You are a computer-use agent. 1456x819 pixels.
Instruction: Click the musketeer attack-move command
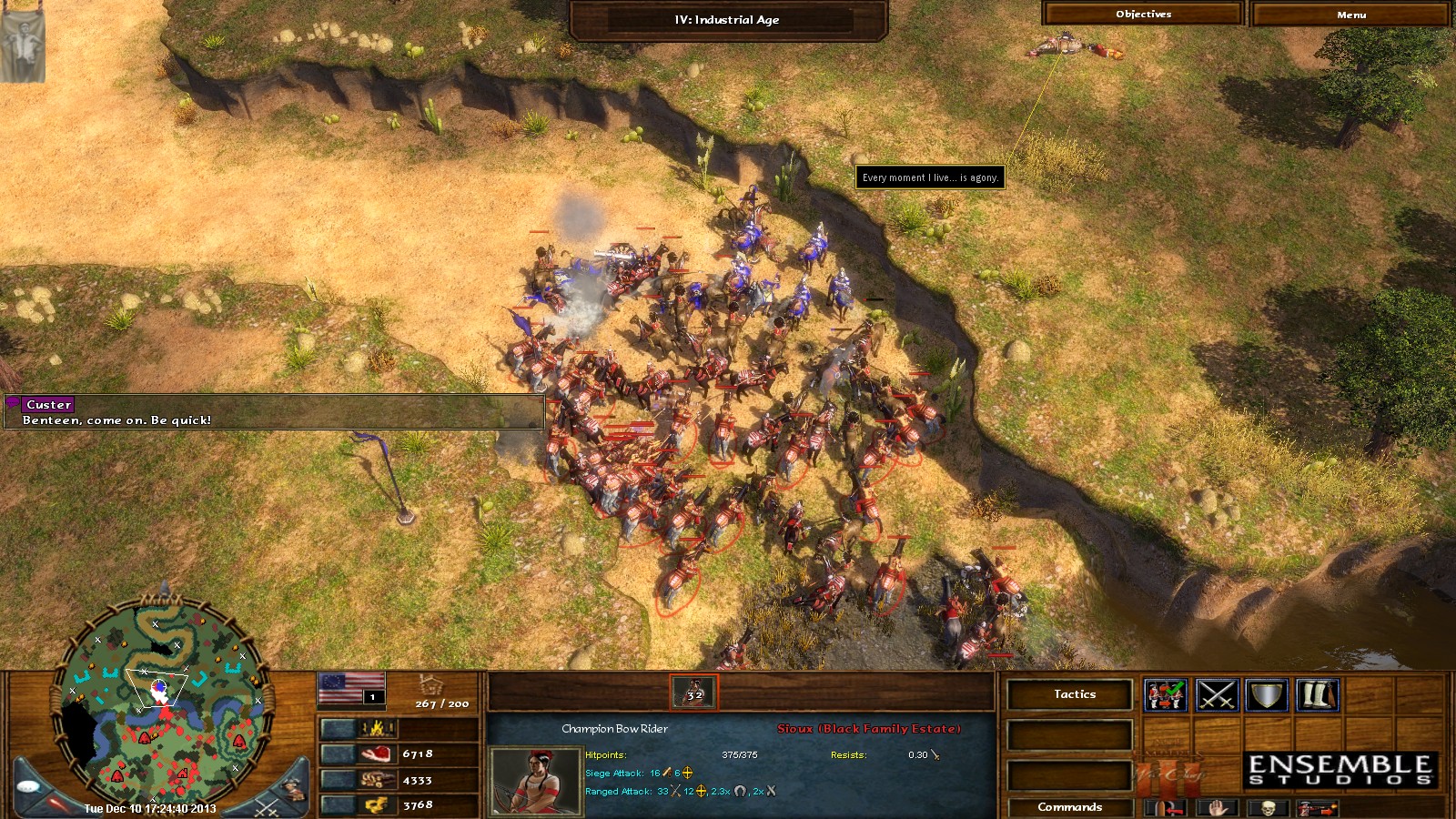(x=1316, y=807)
